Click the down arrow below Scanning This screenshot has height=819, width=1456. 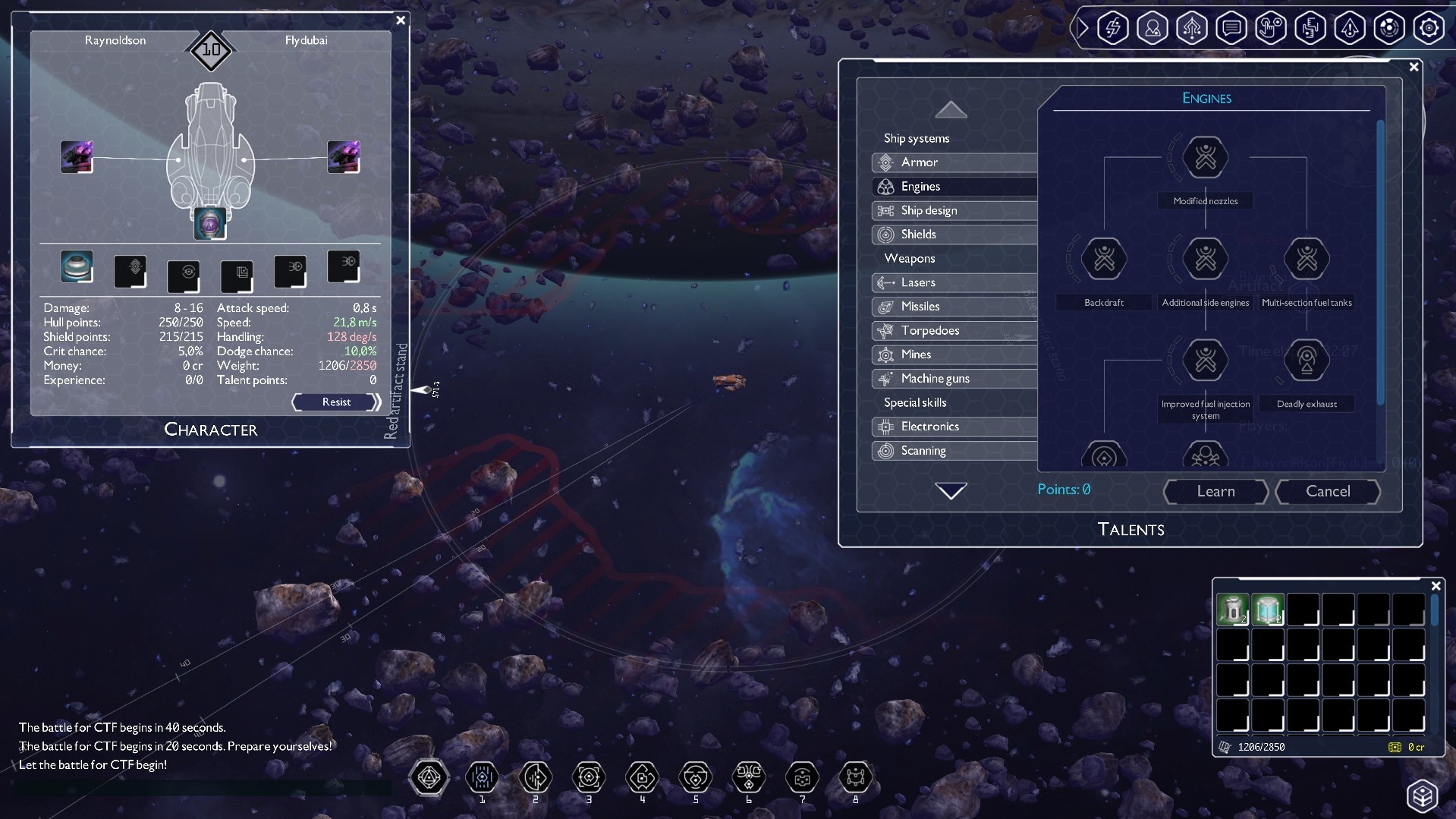point(951,490)
